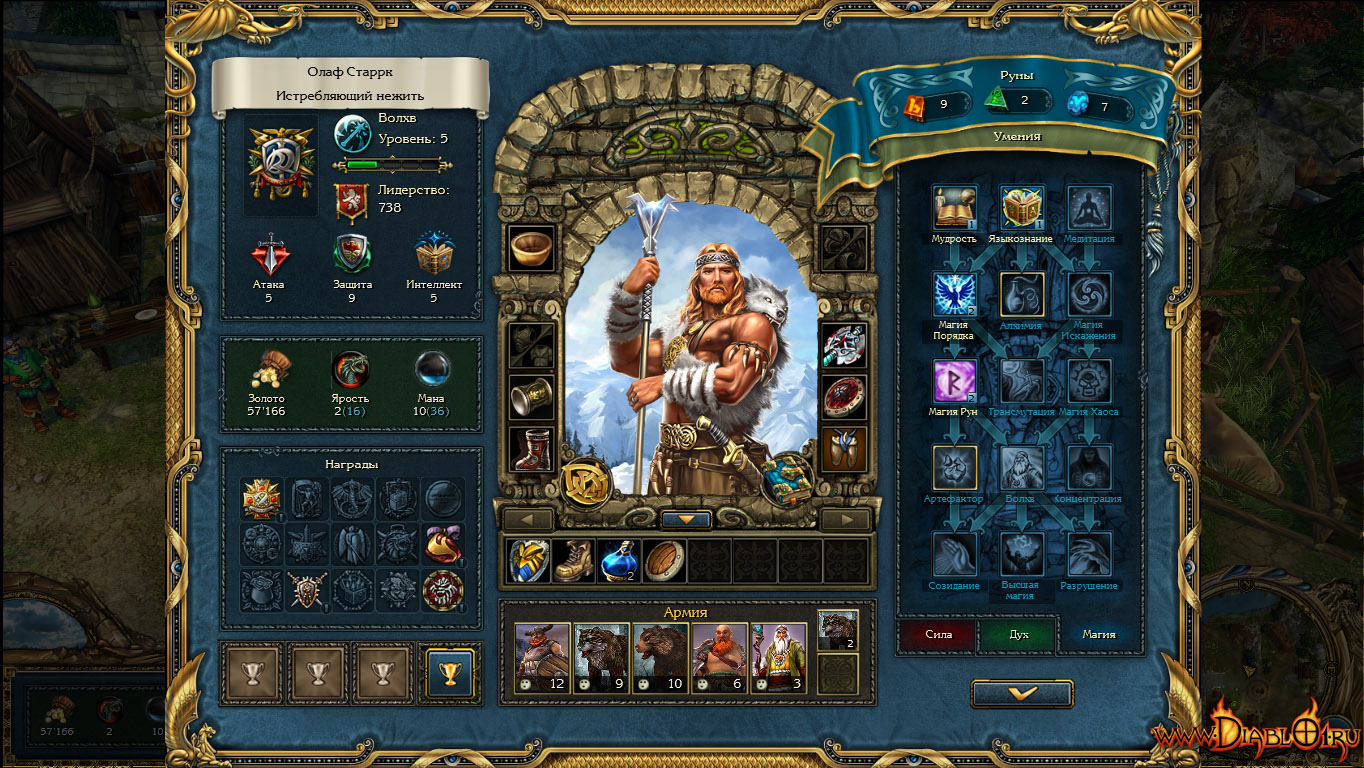Select the Магия skill tab
1364x768 pixels.
point(1098,634)
